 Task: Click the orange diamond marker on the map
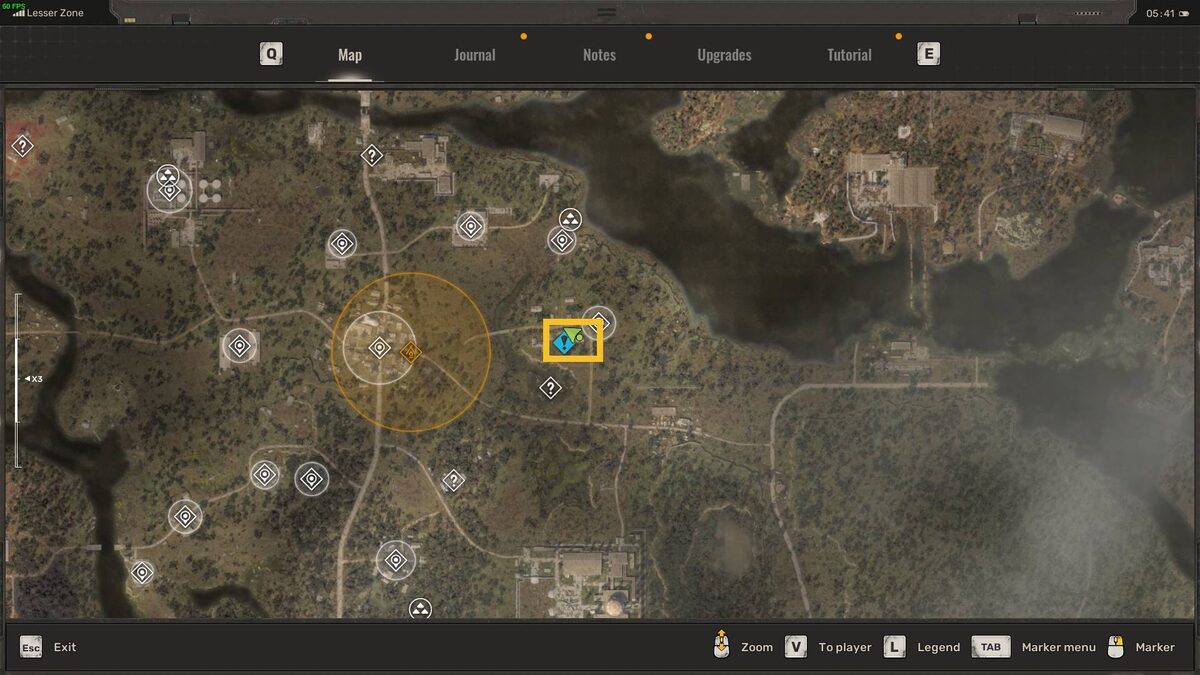click(x=410, y=352)
